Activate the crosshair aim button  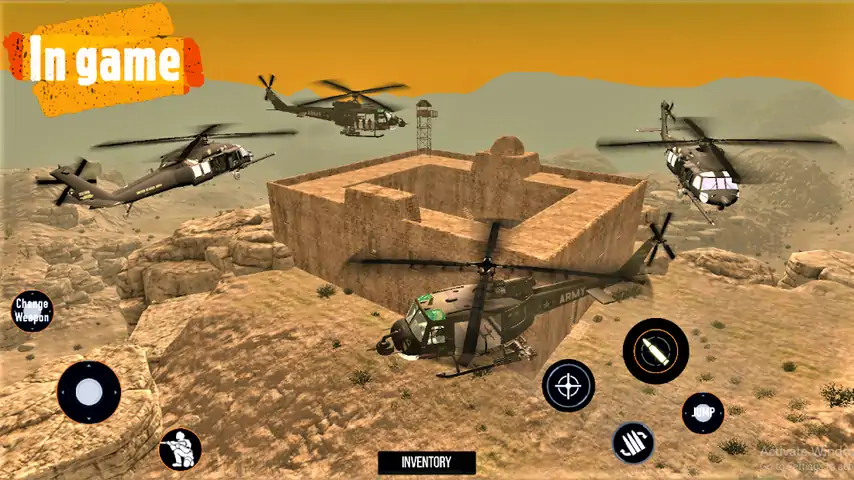pyautogui.click(x=568, y=385)
